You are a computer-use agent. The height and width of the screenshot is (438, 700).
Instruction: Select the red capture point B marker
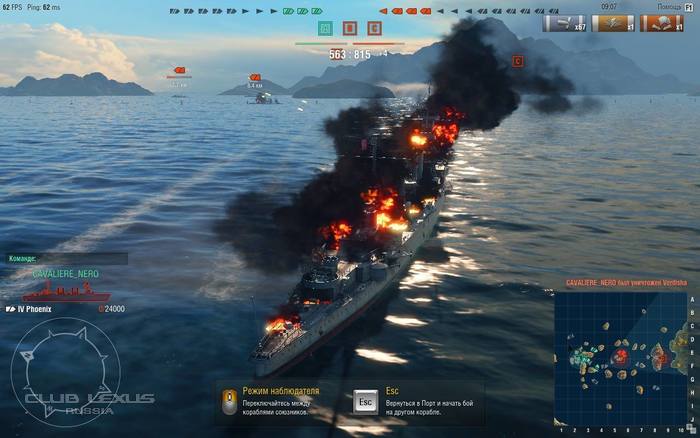tap(349, 28)
